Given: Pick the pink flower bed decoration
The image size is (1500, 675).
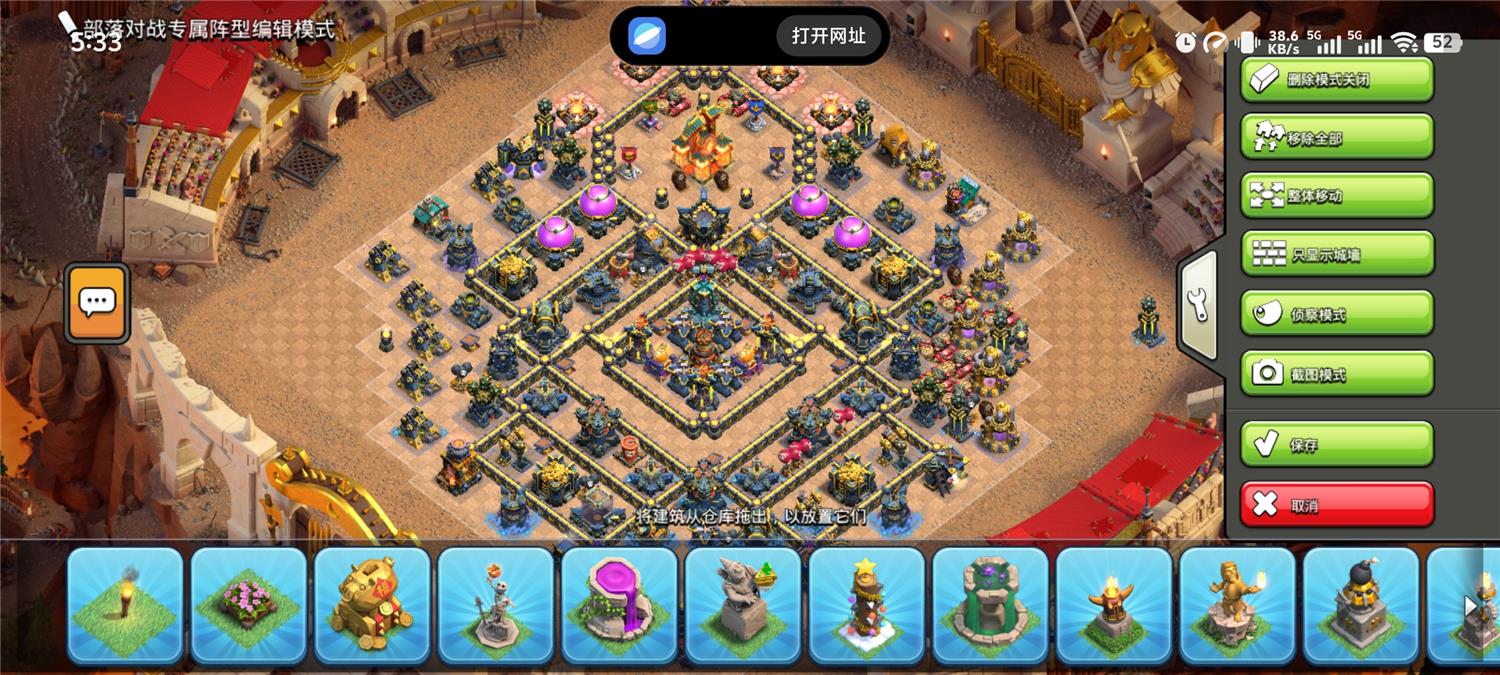Looking at the screenshot, I should (x=248, y=604).
